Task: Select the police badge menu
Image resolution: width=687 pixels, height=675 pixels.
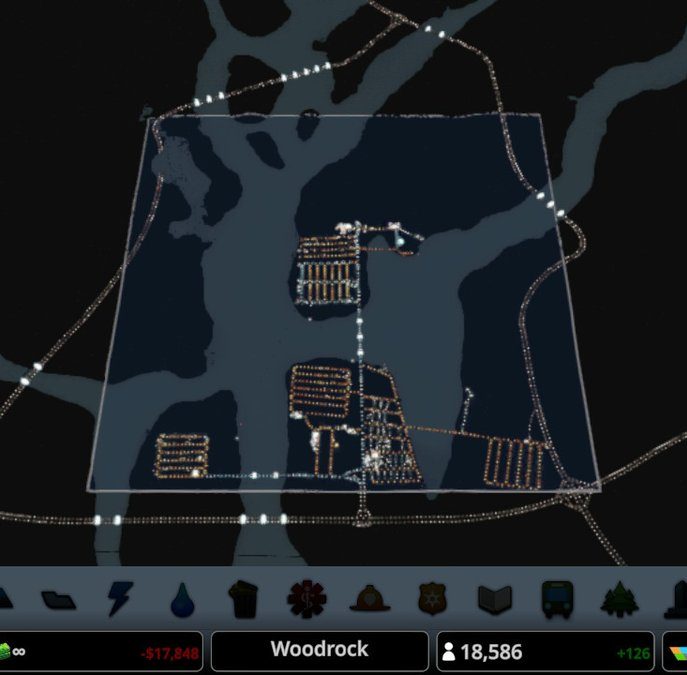Action: click(x=430, y=598)
